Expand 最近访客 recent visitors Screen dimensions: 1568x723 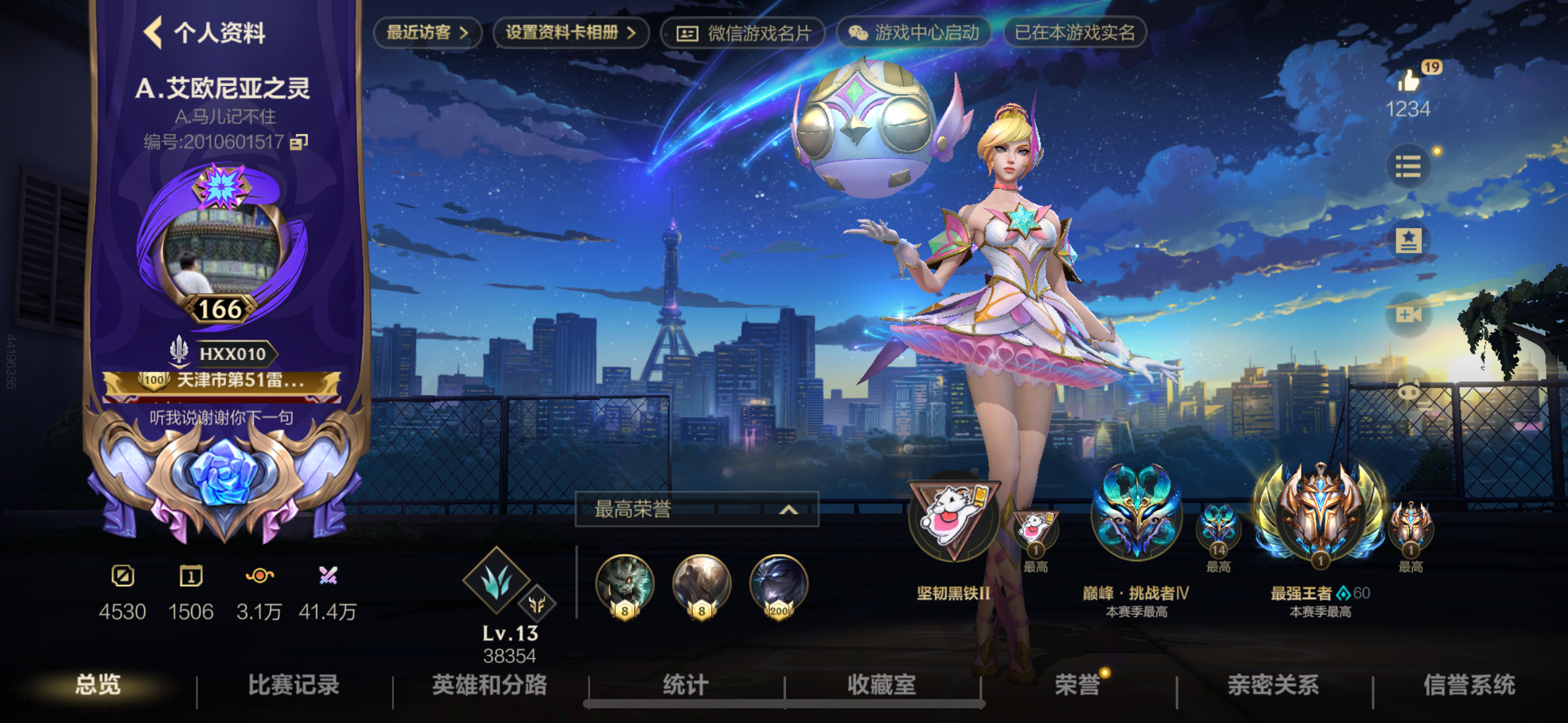(428, 34)
